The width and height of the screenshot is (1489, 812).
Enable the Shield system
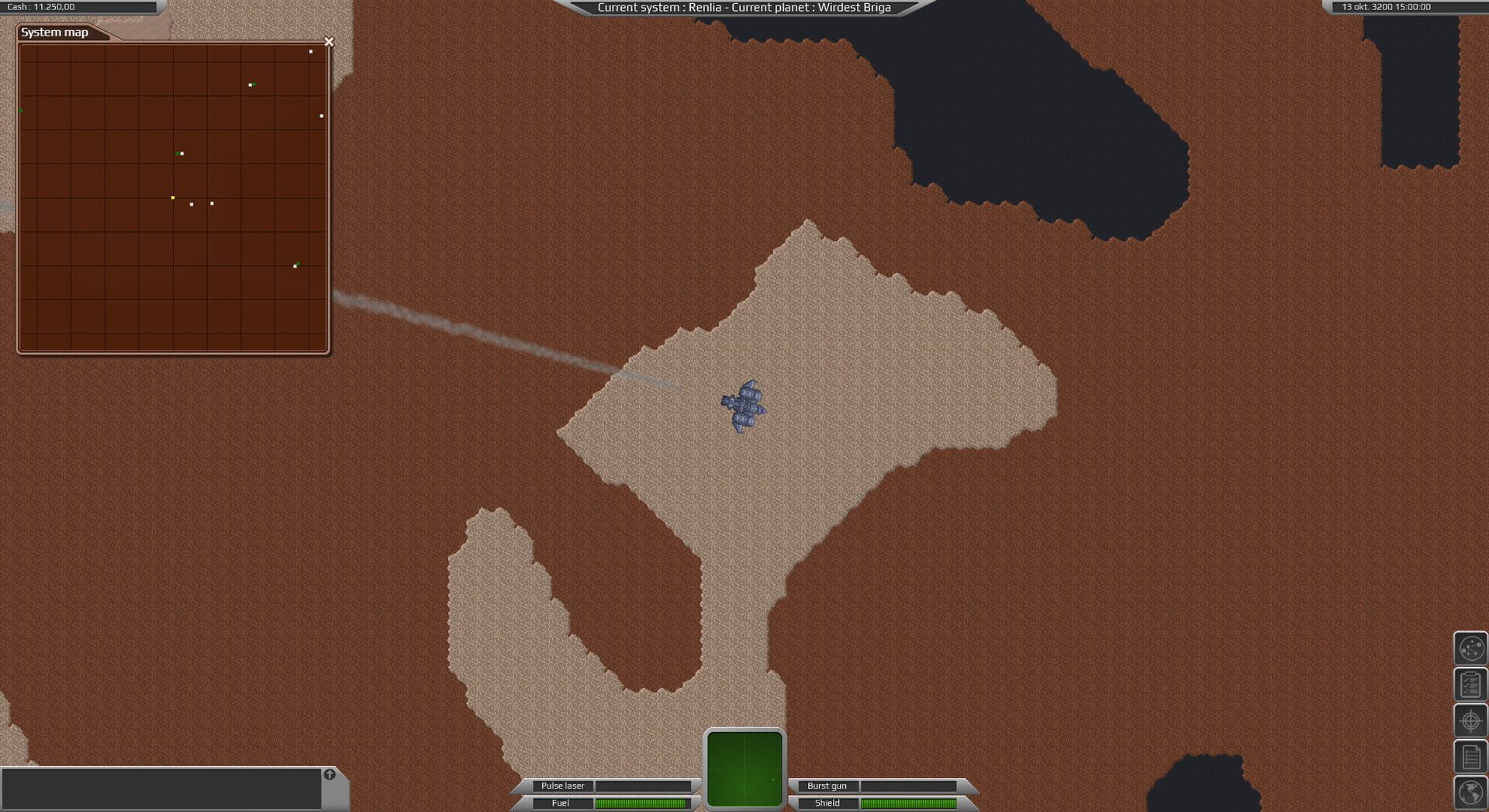pos(827,803)
